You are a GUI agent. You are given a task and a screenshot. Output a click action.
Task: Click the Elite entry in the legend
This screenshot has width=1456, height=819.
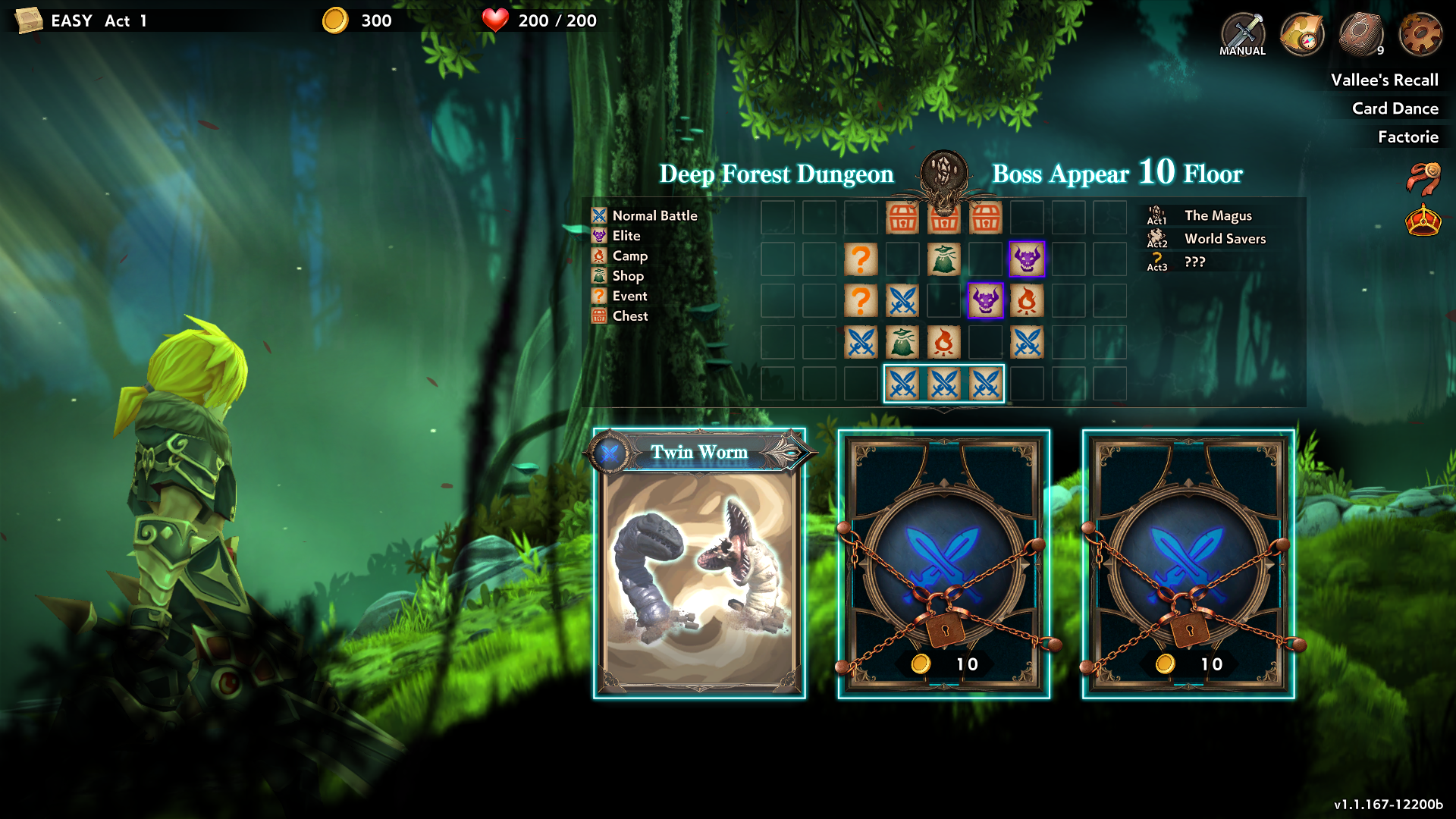pyautogui.click(x=626, y=236)
